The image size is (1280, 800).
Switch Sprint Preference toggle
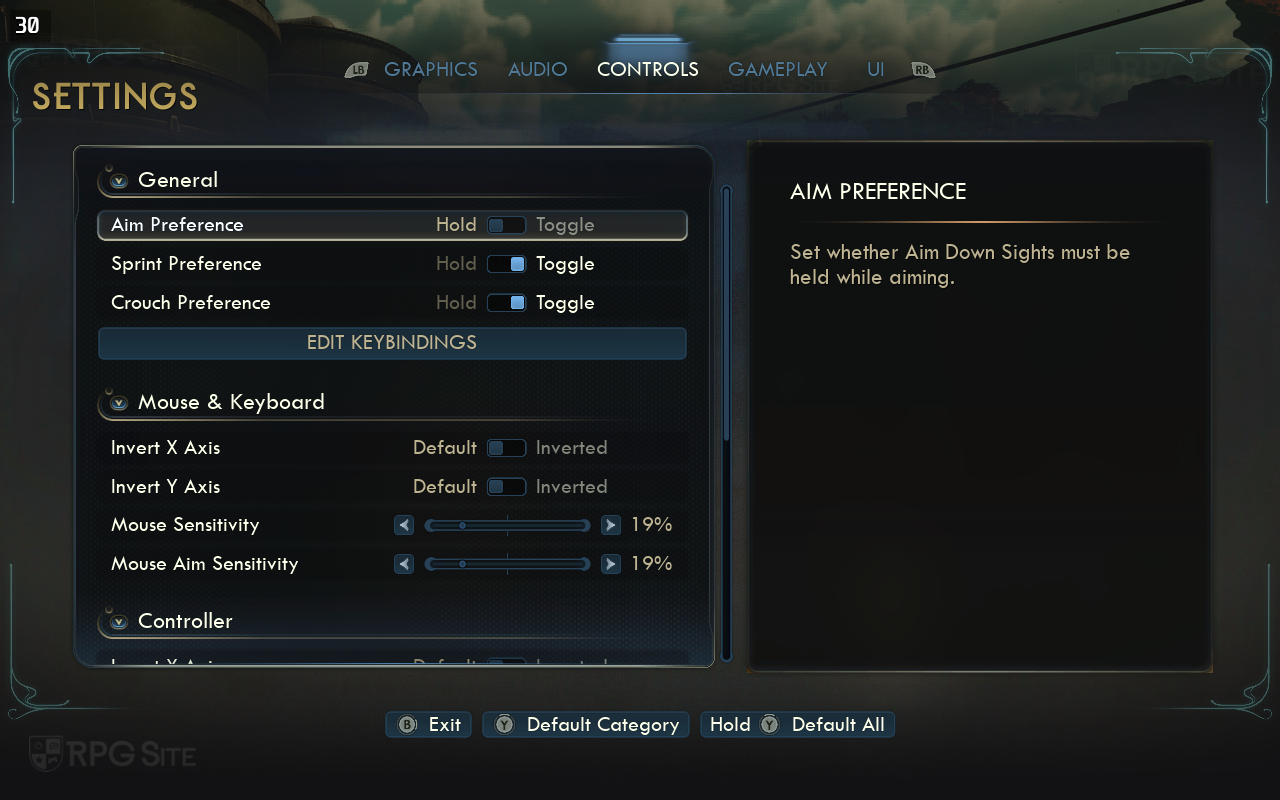506,264
